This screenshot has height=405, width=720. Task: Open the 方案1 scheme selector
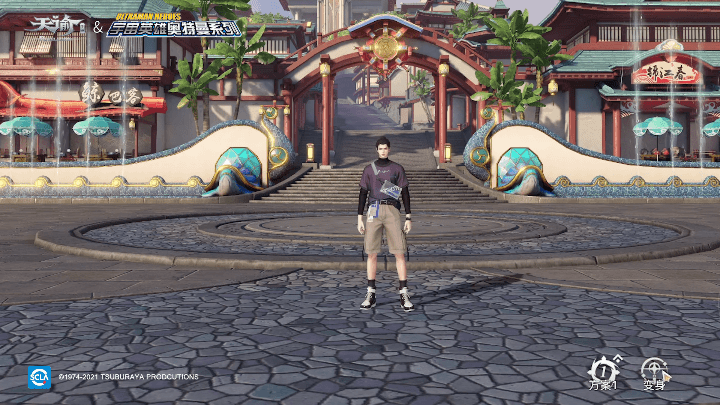603,372
